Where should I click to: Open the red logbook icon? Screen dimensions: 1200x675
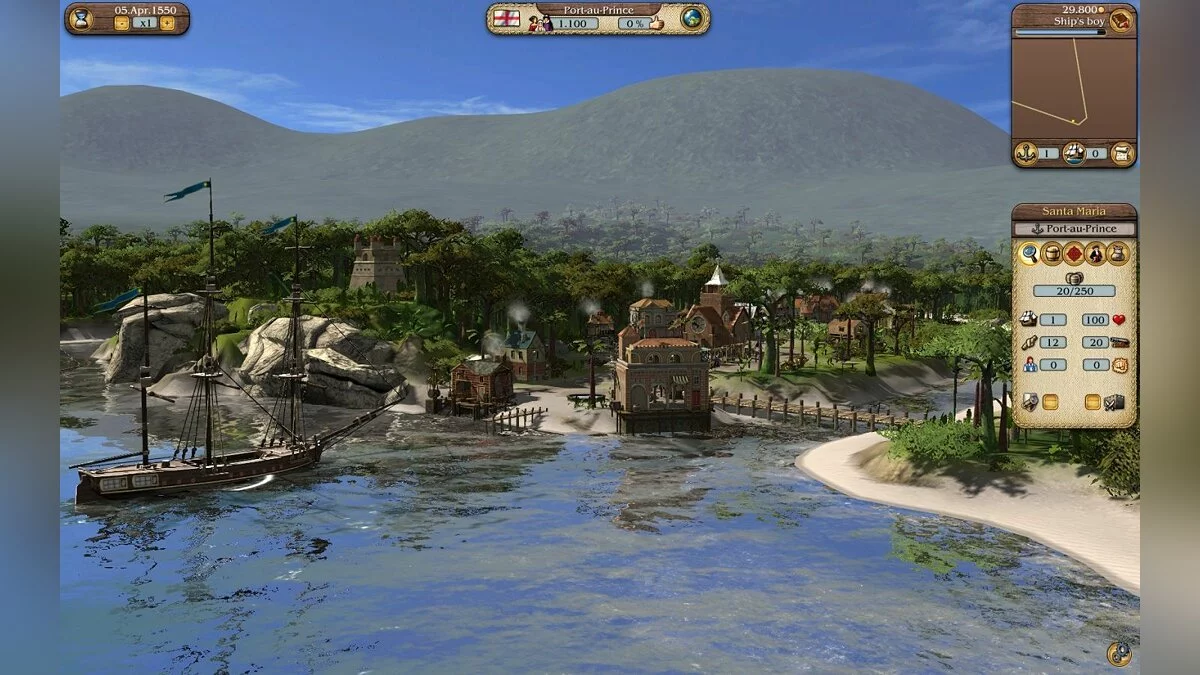click(x=1121, y=19)
